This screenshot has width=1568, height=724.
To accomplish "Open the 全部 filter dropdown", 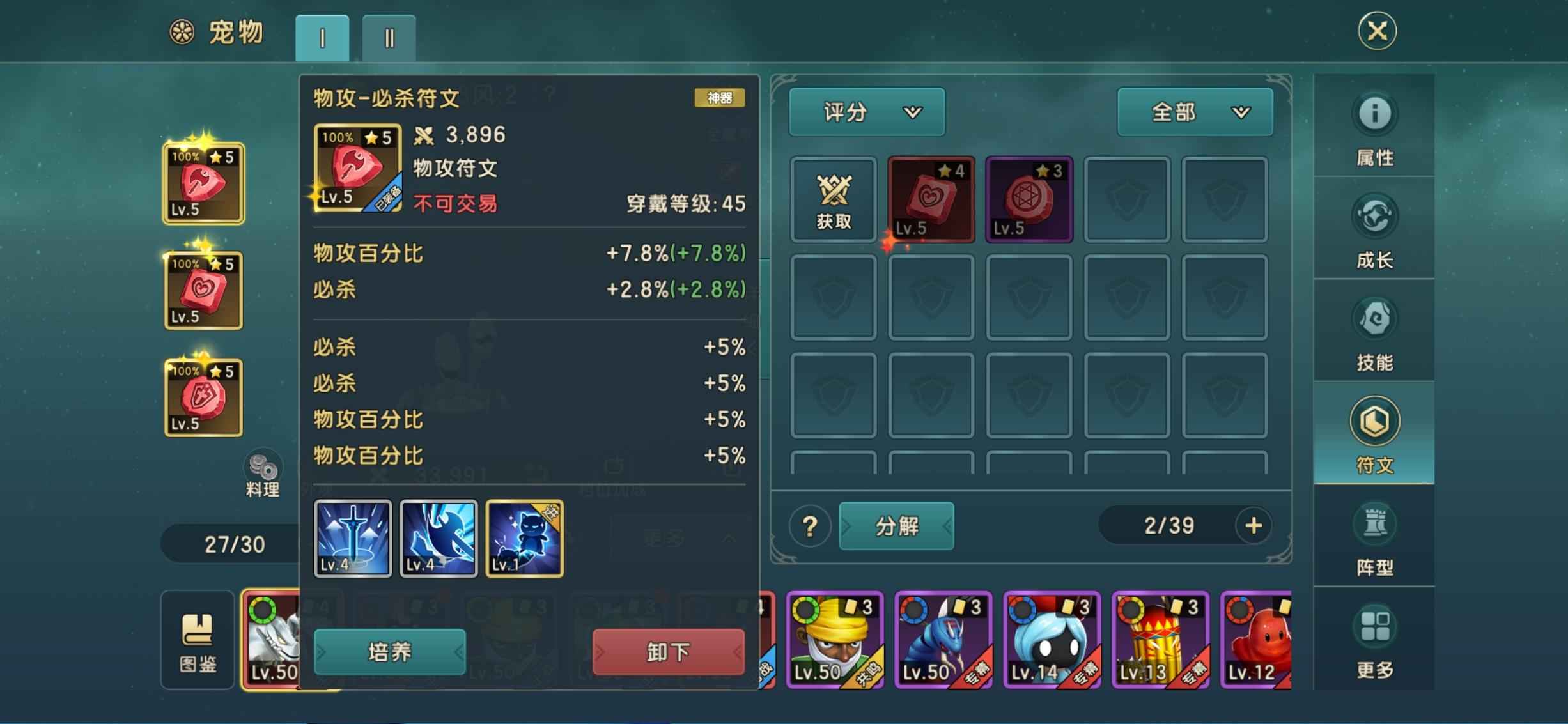I will coord(1193,112).
